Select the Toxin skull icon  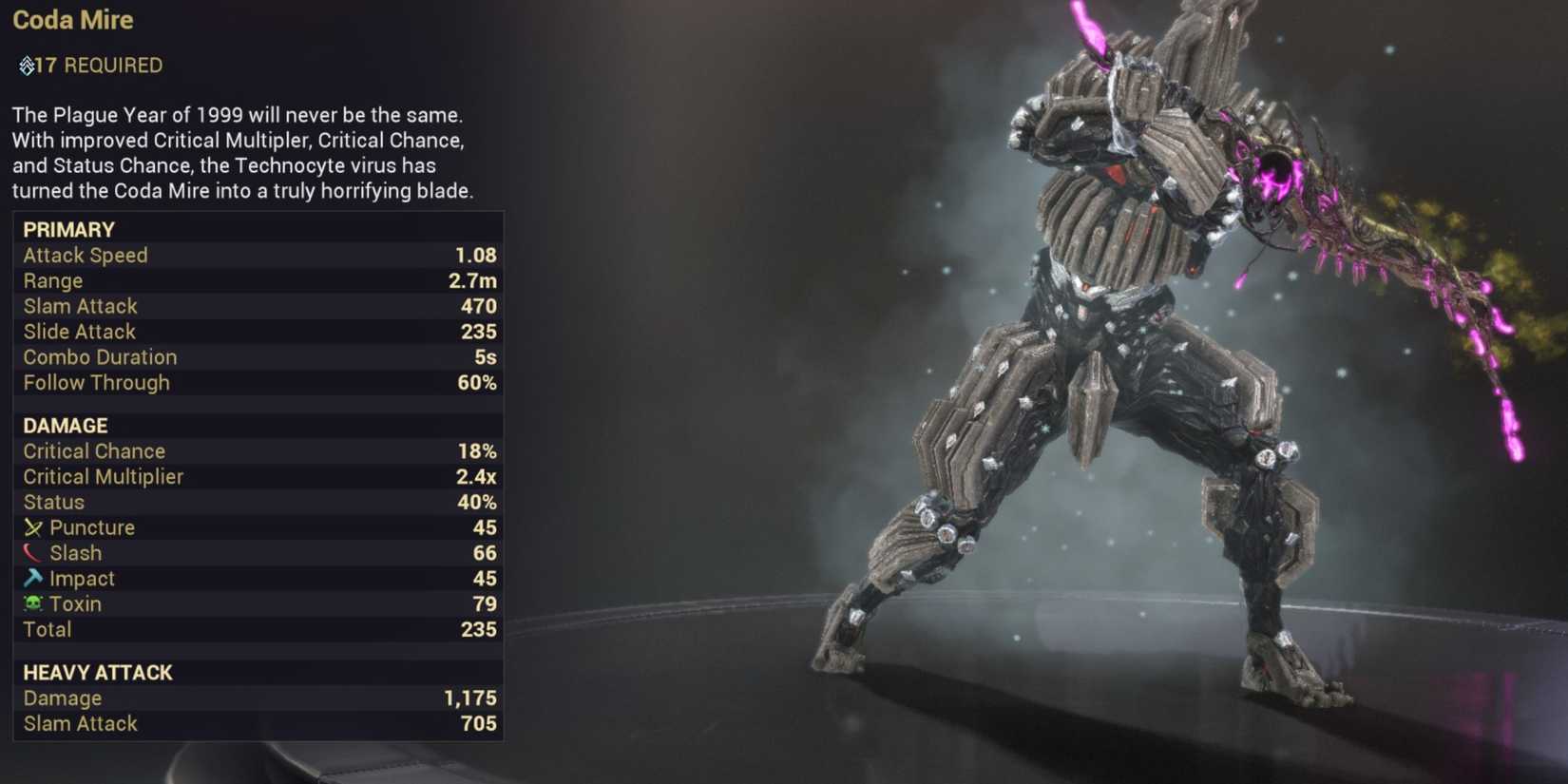pyautogui.click(x=32, y=603)
